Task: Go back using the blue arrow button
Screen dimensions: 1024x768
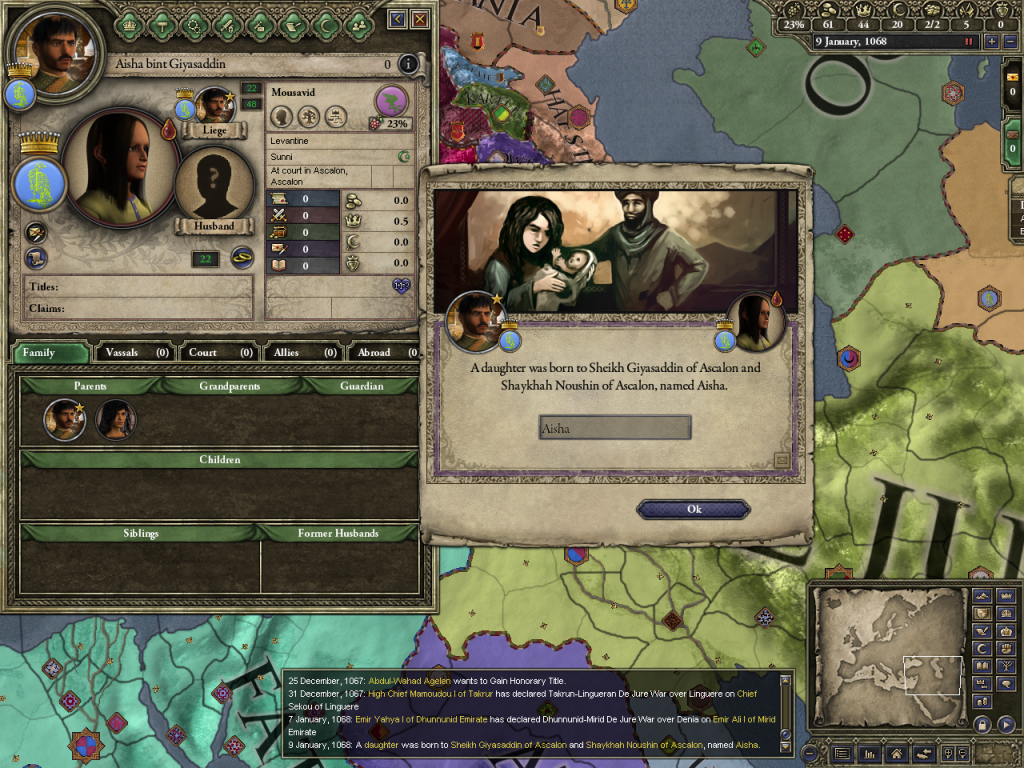Action: point(398,19)
